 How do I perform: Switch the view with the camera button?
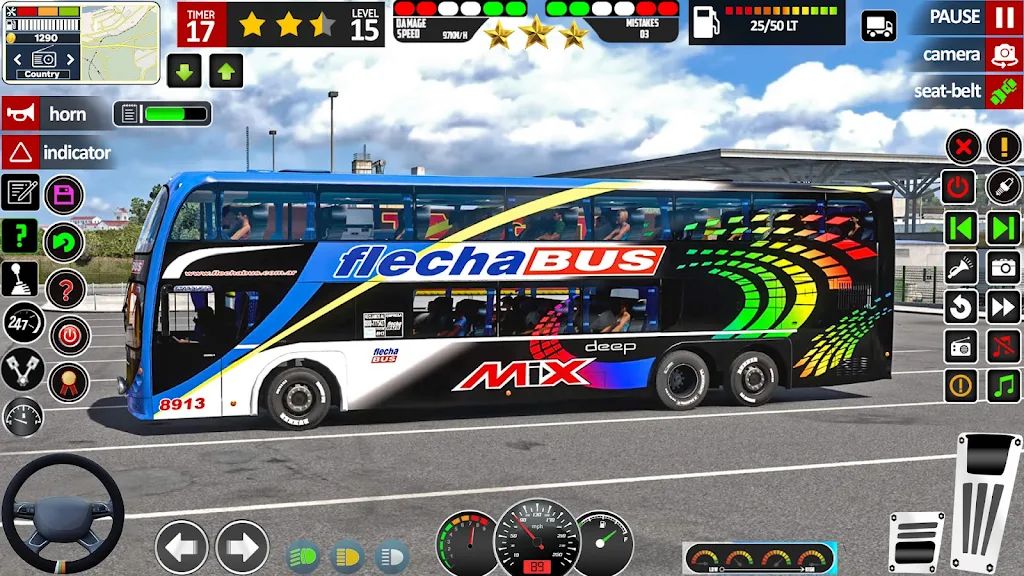coord(1003,54)
